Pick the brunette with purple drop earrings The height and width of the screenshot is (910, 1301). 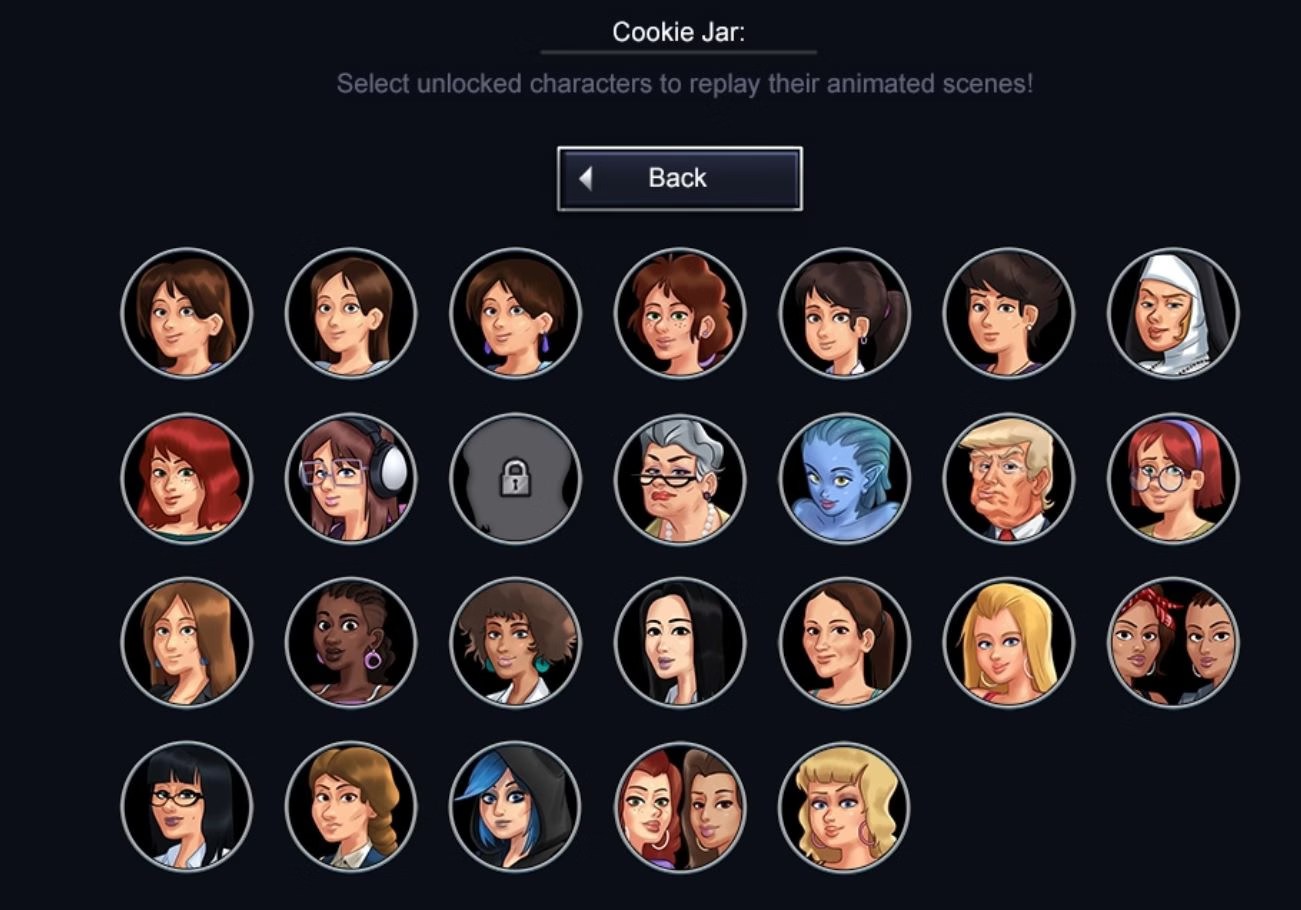(x=515, y=314)
